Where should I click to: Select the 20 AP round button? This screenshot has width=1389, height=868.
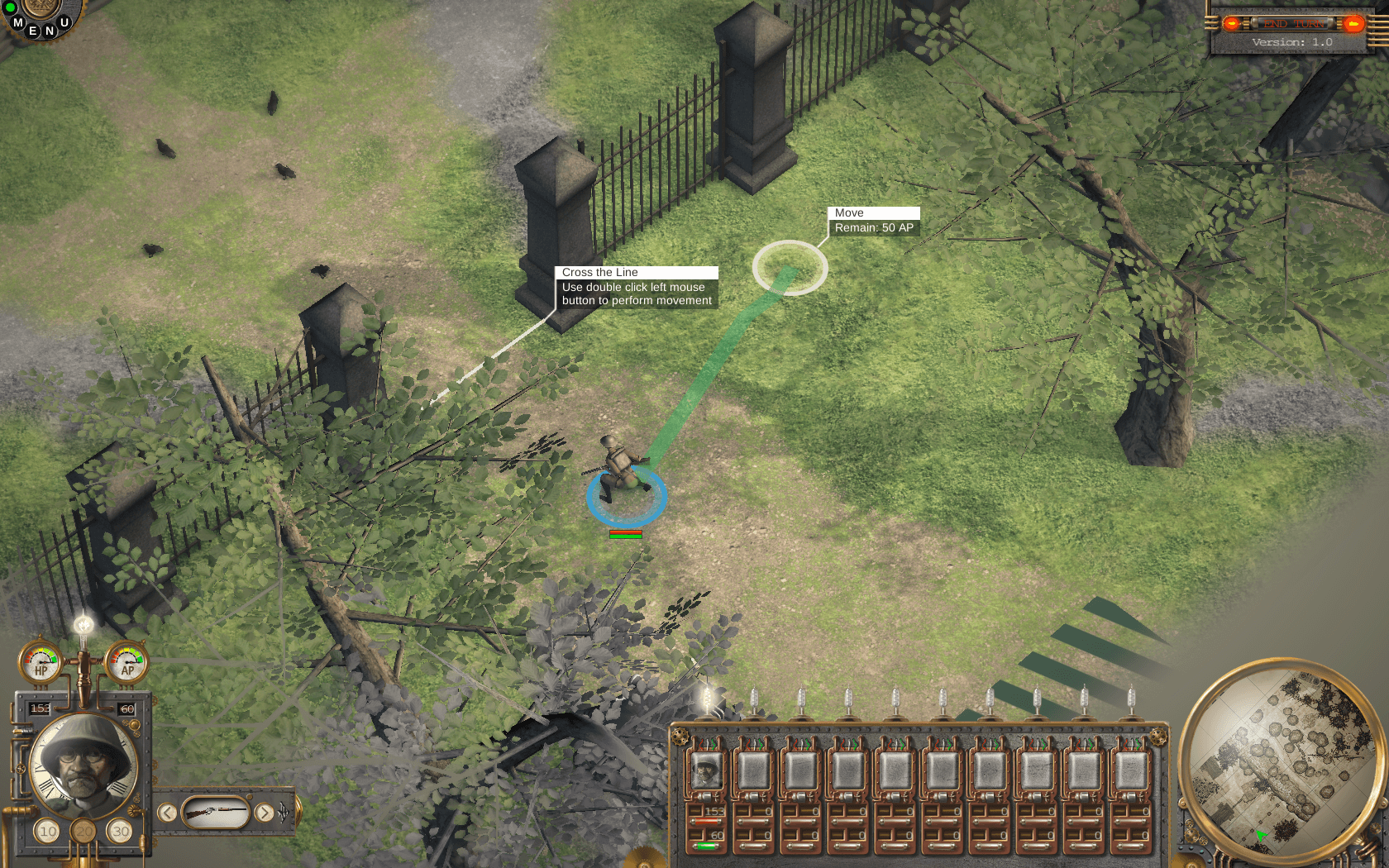point(84,831)
